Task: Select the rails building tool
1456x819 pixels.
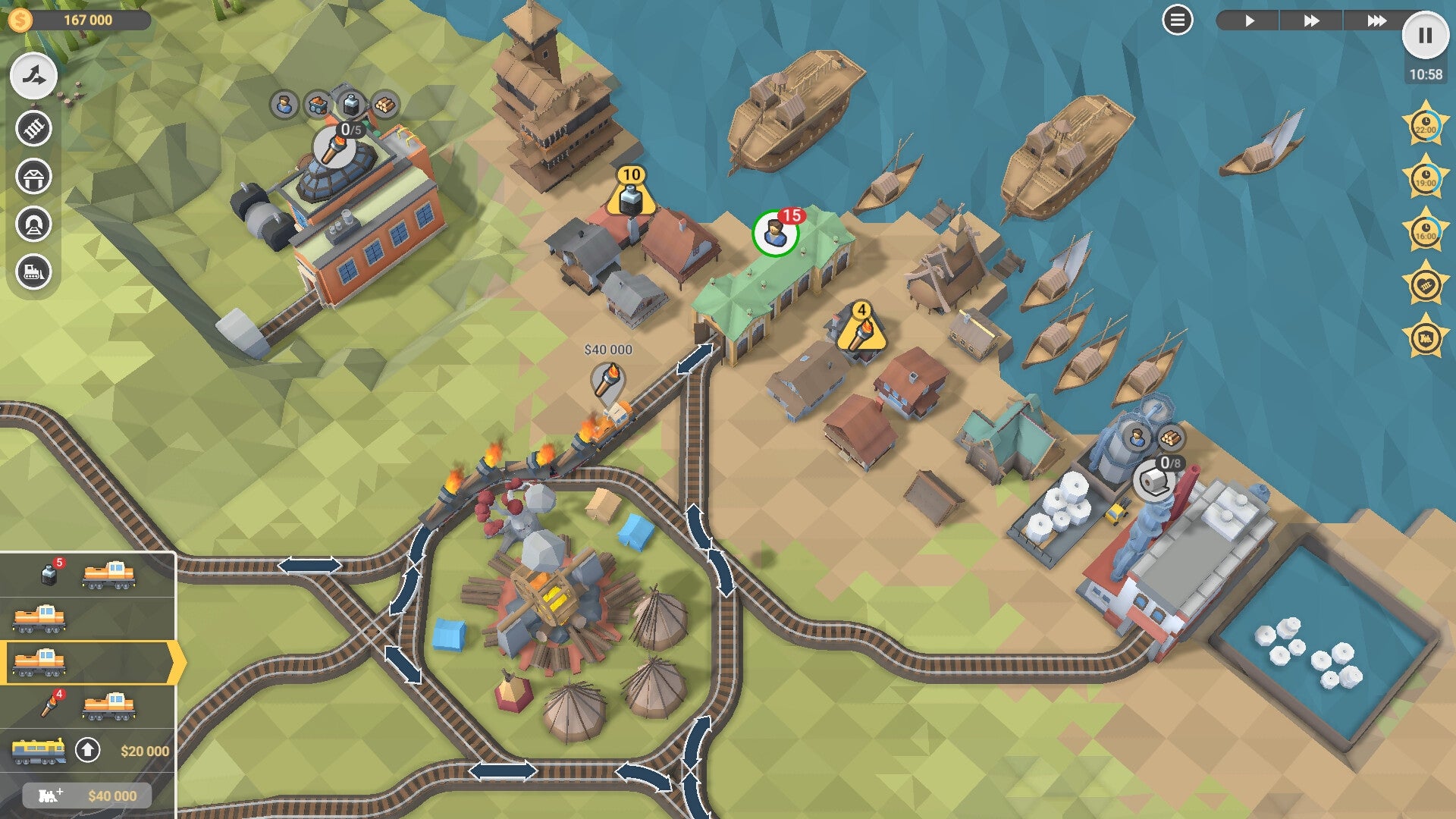Action: point(32,127)
